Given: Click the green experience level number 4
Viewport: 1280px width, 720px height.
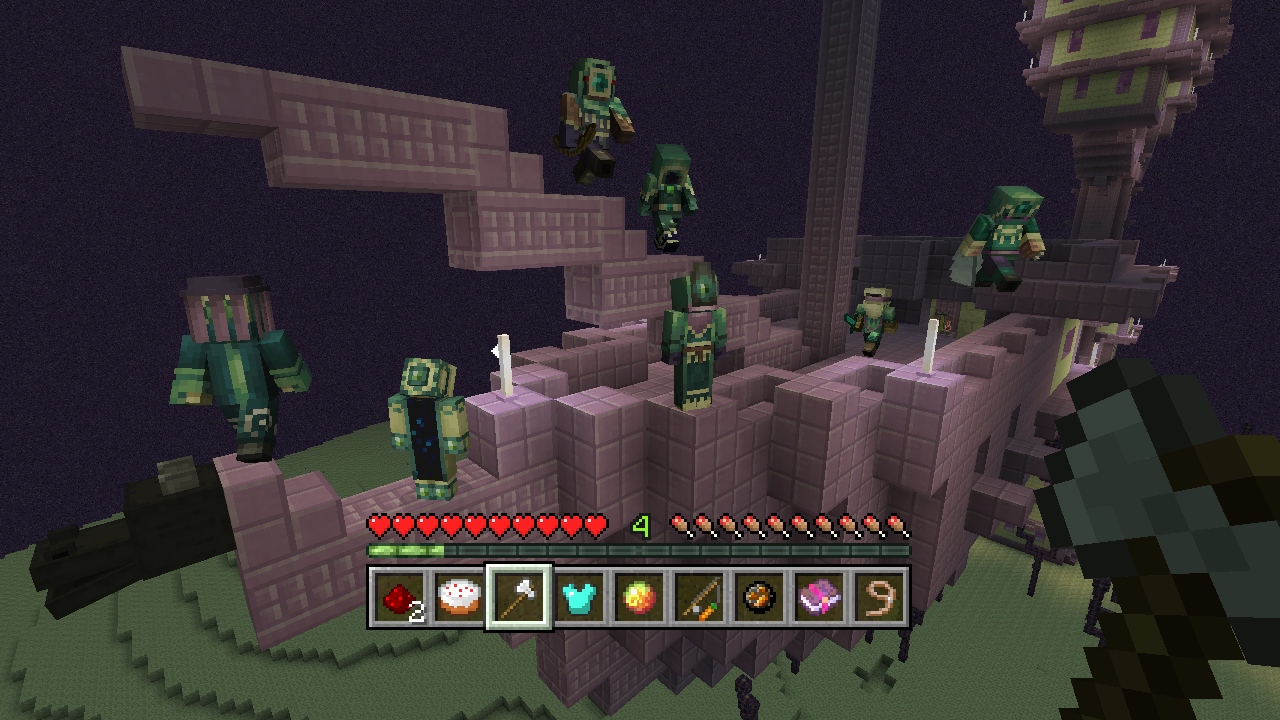Looking at the screenshot, I should point(641,523).
